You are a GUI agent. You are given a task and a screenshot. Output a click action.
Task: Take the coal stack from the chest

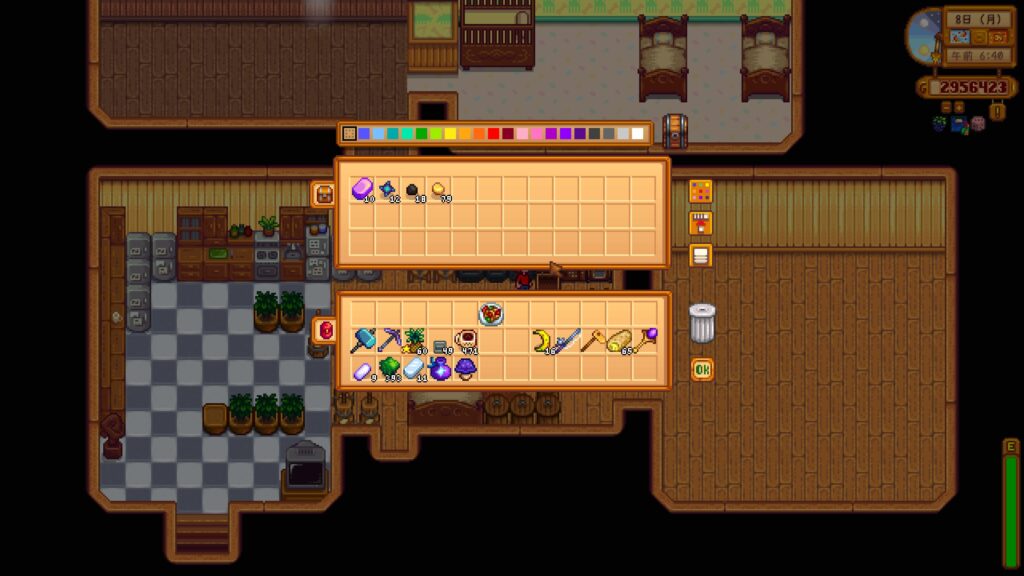pos(413,190)
